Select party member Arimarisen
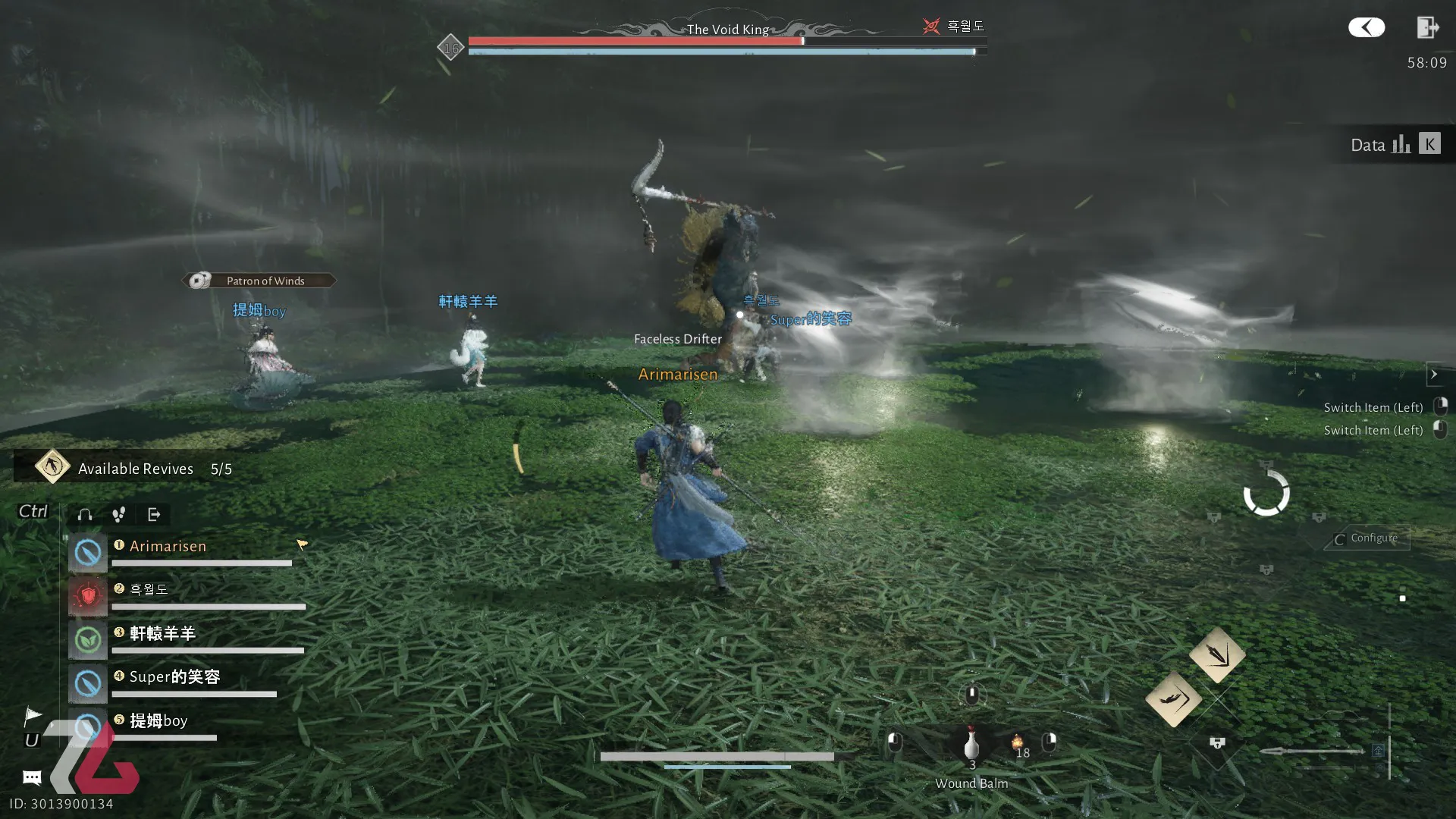The image size is (1456, 819). click(x=168, y=546)
